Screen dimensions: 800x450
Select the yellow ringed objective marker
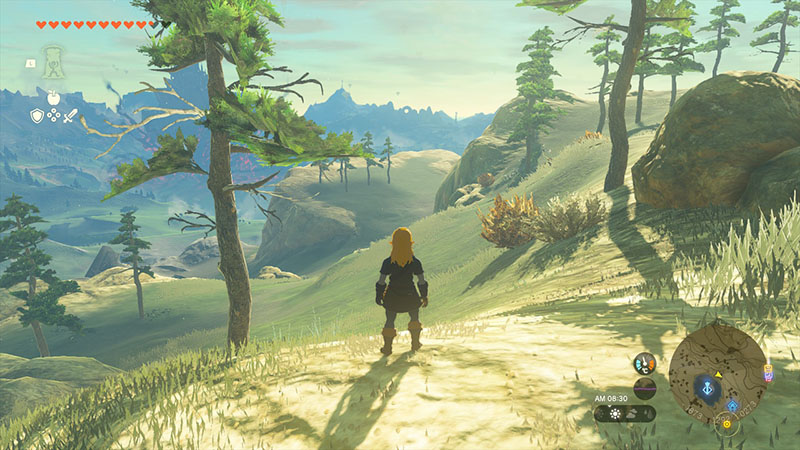[x=727, y=423]
